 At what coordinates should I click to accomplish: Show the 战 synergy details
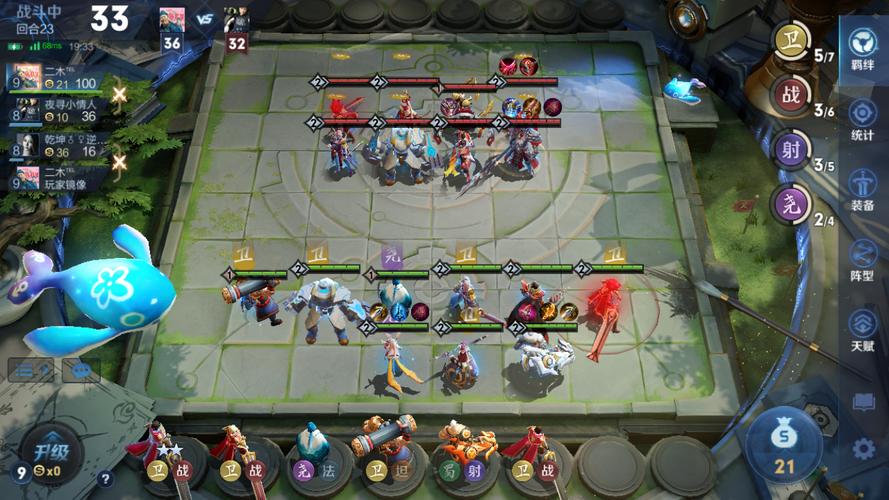pyautogui.click(x=789, y=98)
